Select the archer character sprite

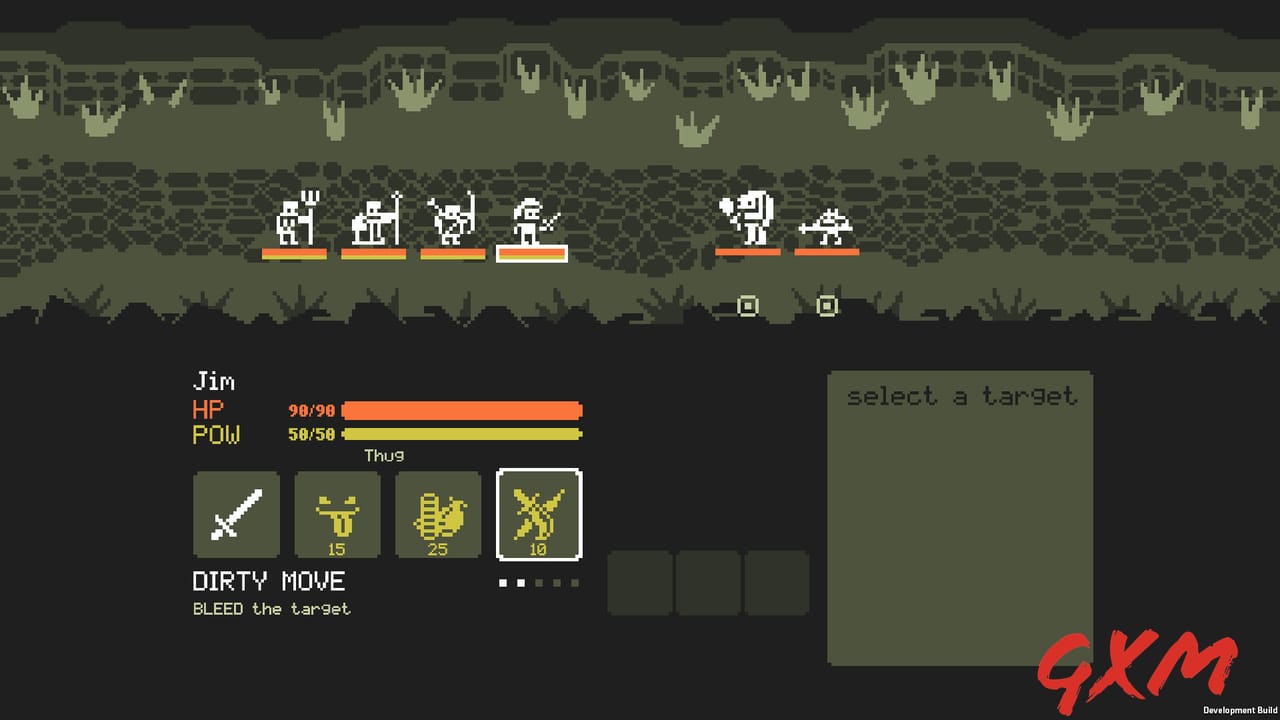447,222
